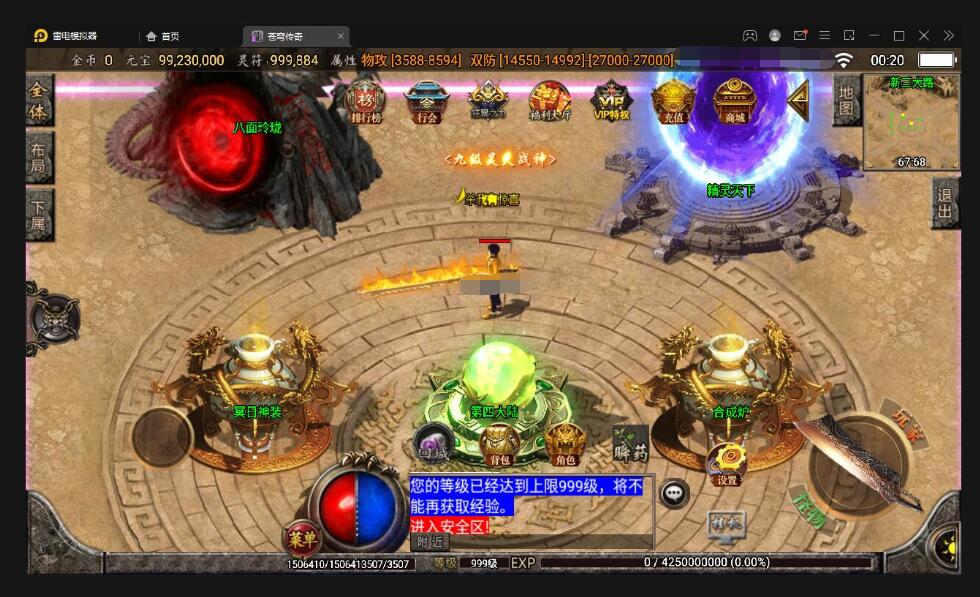The height and width of the screenshot is (597, 980).
Task: Open 设置 settings gear
Action: pyautogui.click(x=727, y=465)
